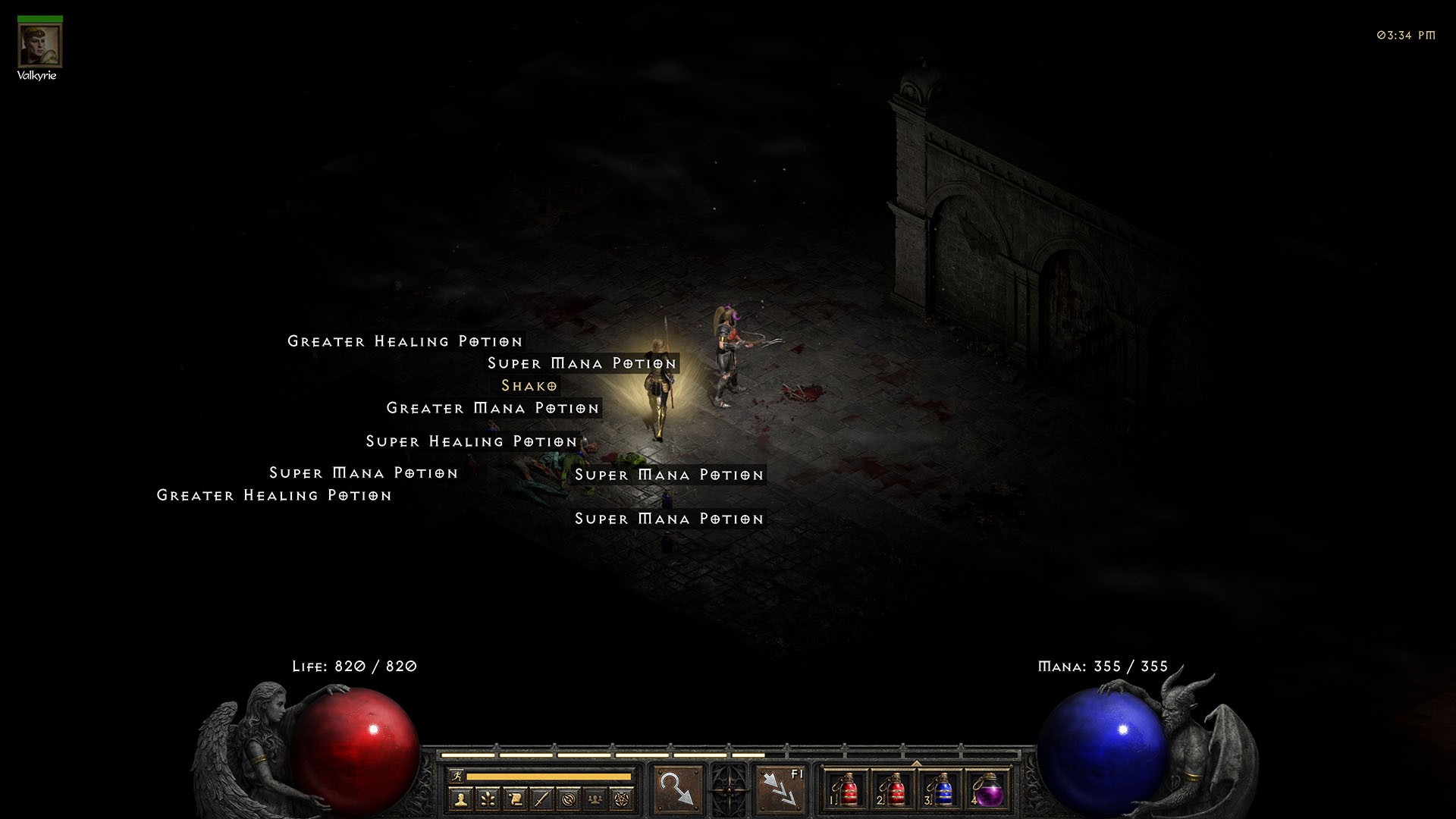Pick up the topmost Greater Healing Potion

(404, 341)
